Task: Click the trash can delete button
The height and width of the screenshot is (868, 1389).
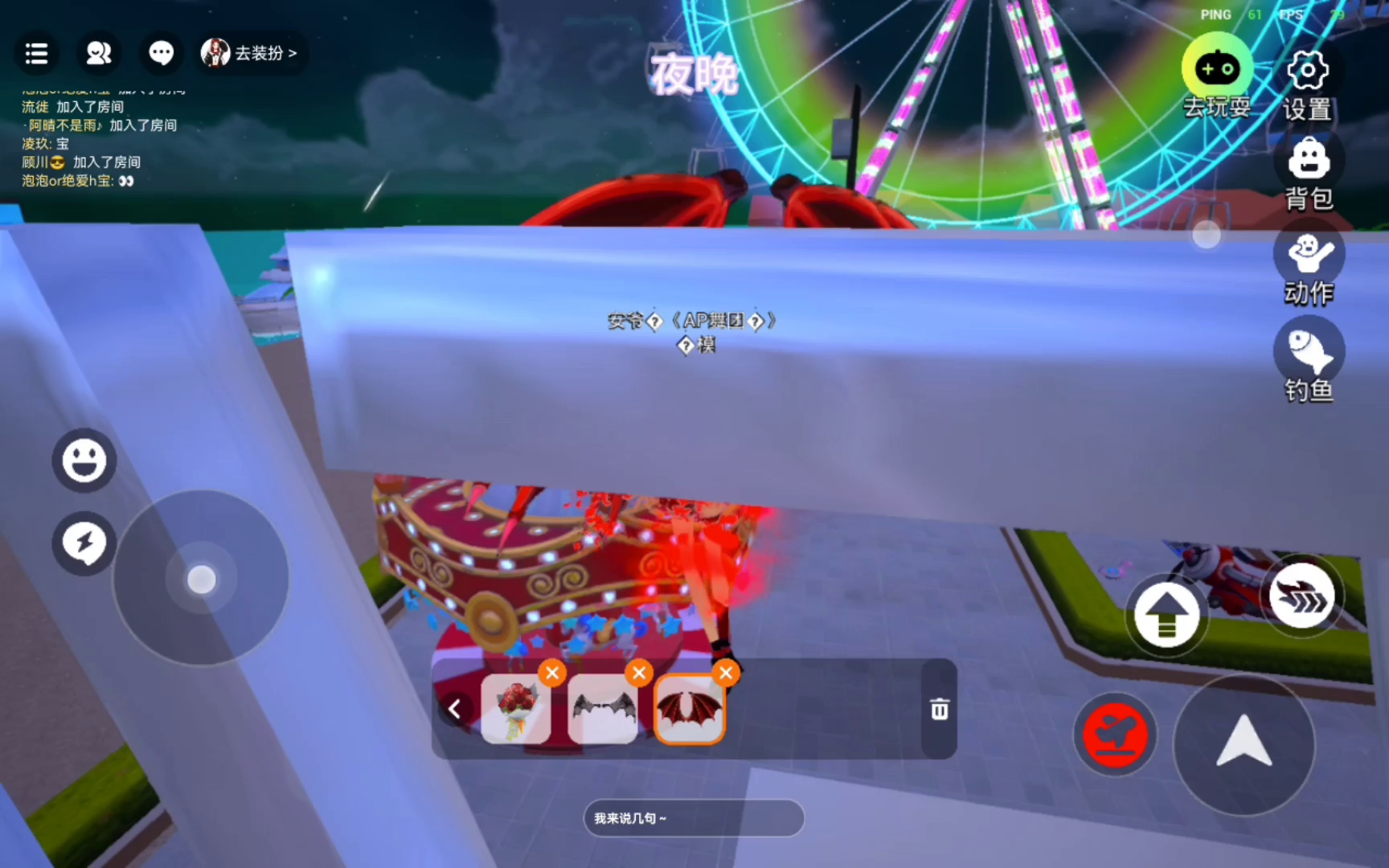Action: pyautogui.click(x=939, y=710)
